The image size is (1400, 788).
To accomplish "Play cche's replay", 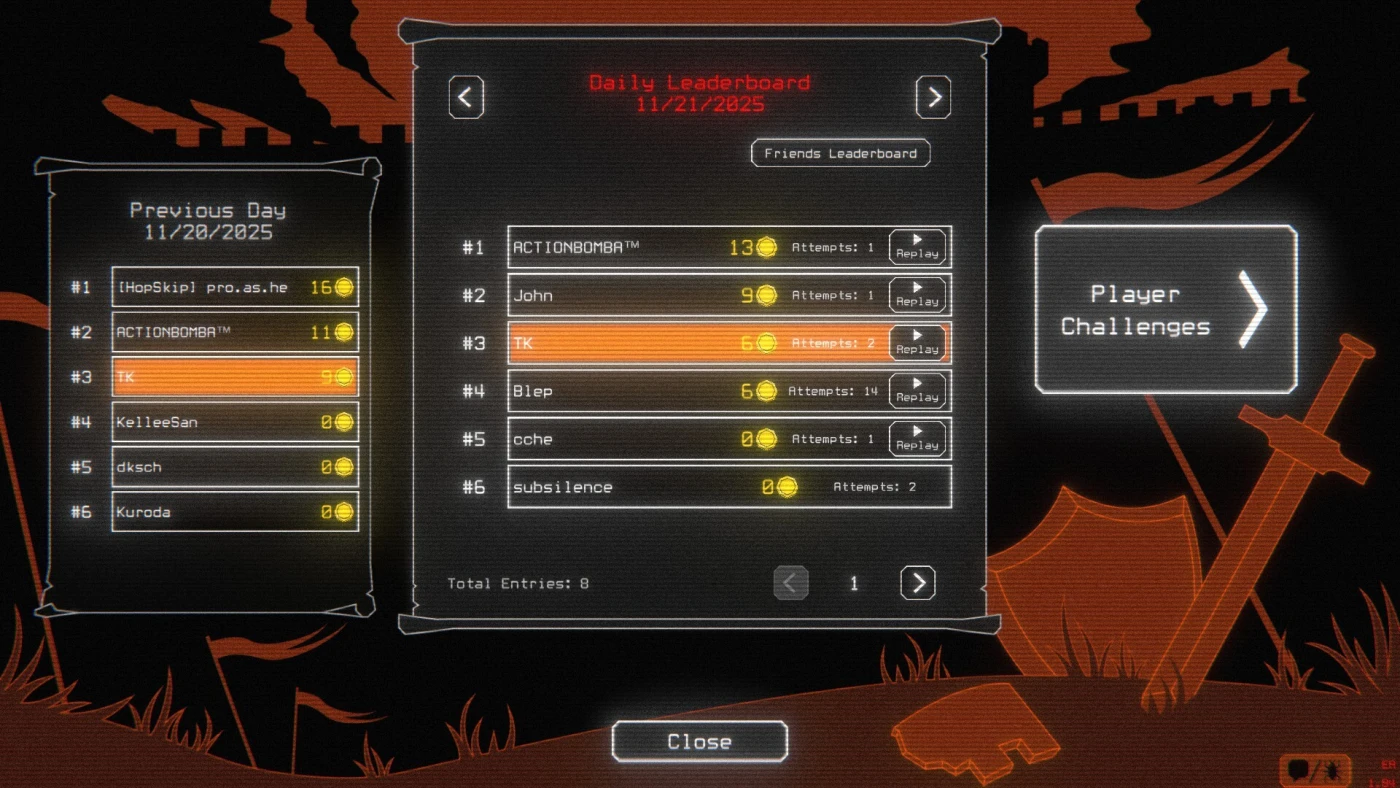I will (x=917, y=439).
